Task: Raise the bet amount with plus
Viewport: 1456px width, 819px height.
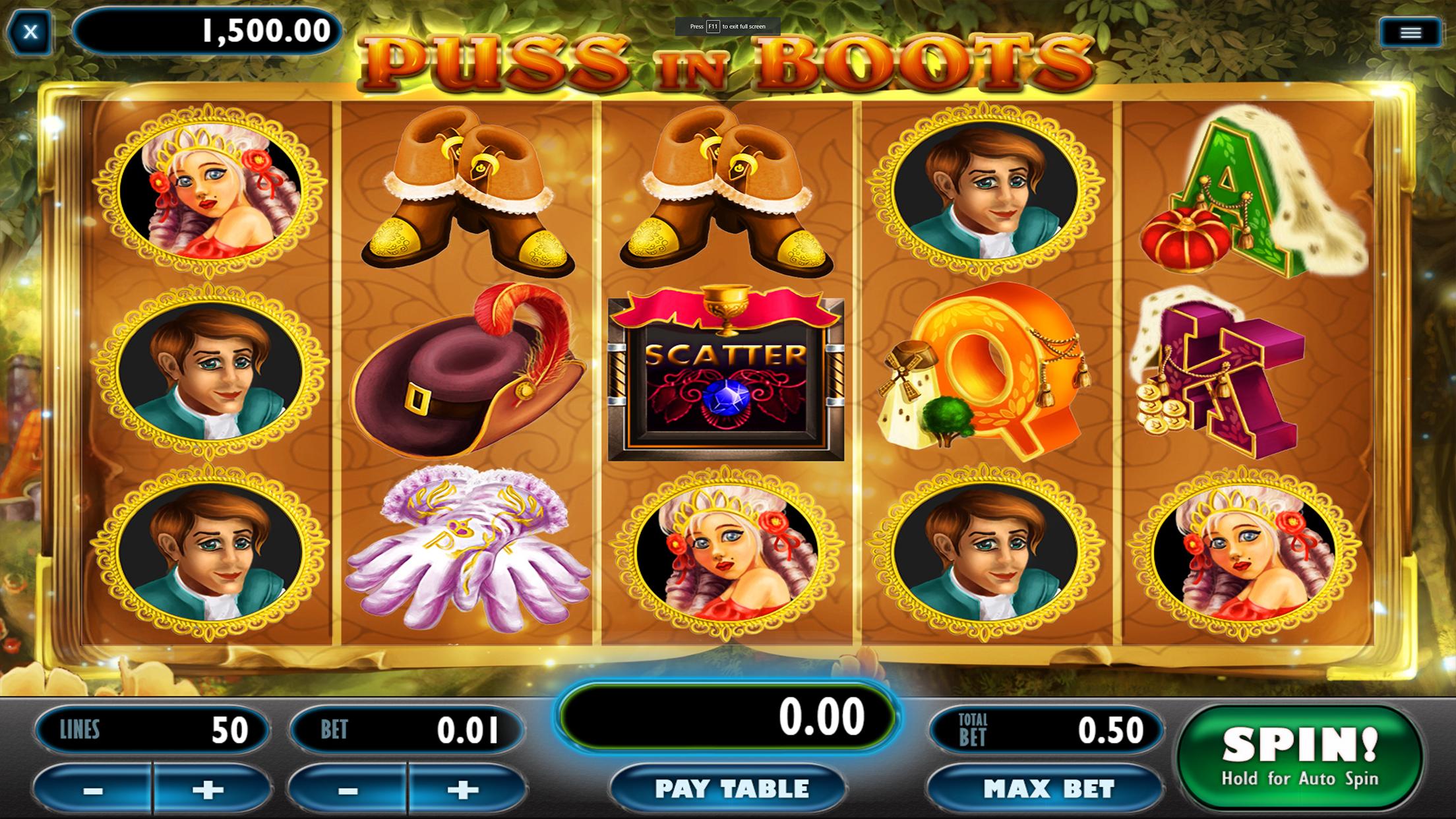Action: (x=463, y=790)
